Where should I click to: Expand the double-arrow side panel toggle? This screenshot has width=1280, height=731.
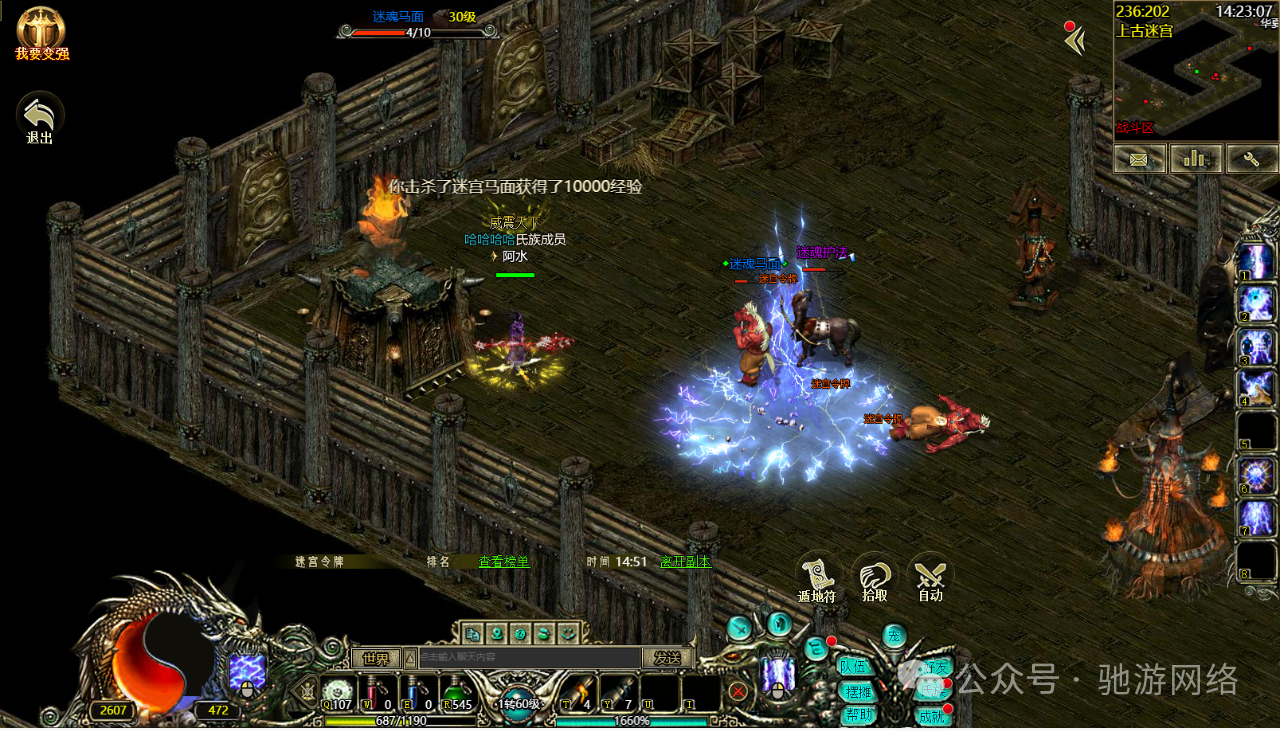point(1074,41)
